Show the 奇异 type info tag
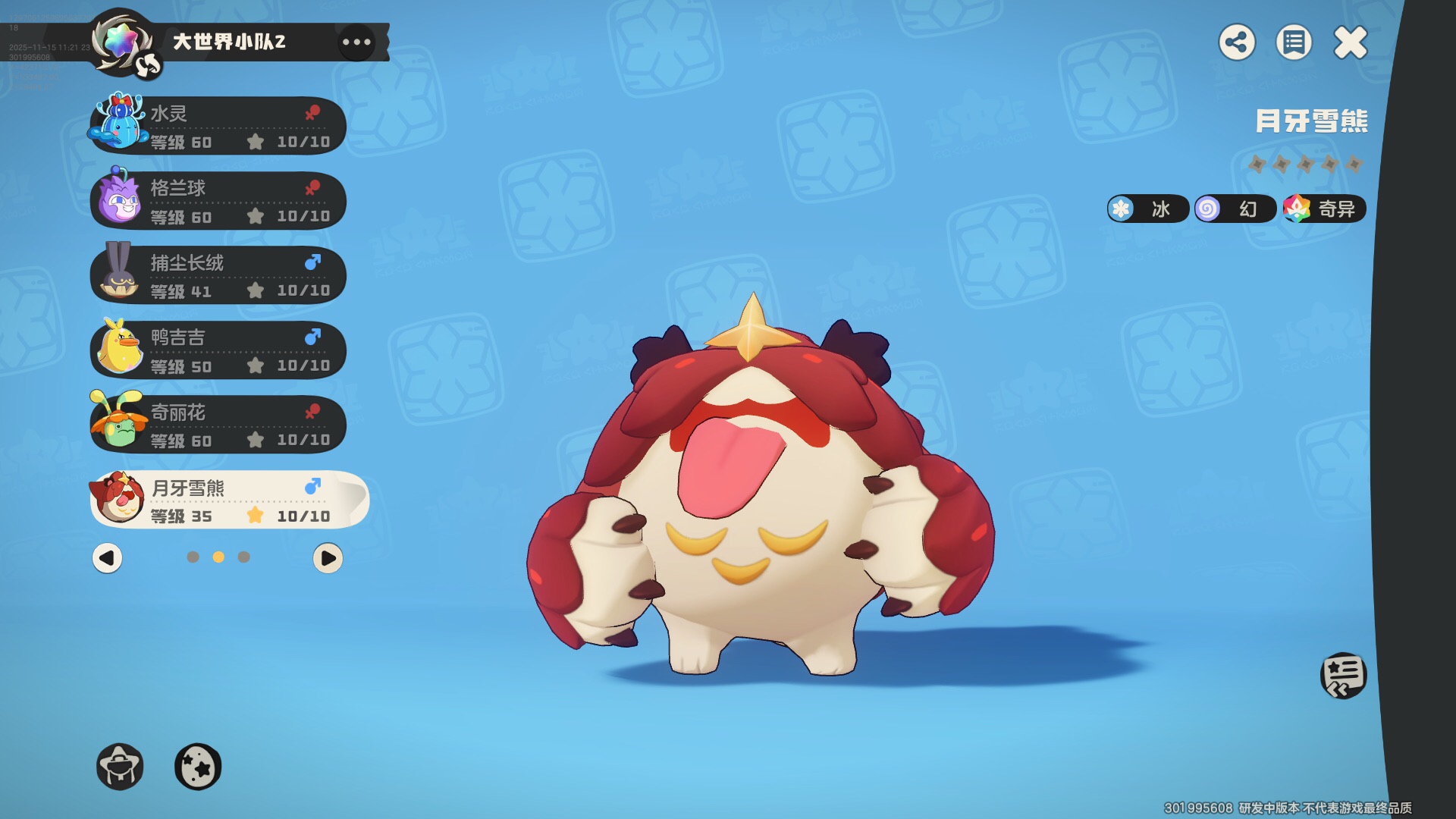The width and height of the screenshot is (1456, 819). point(1324,209)
